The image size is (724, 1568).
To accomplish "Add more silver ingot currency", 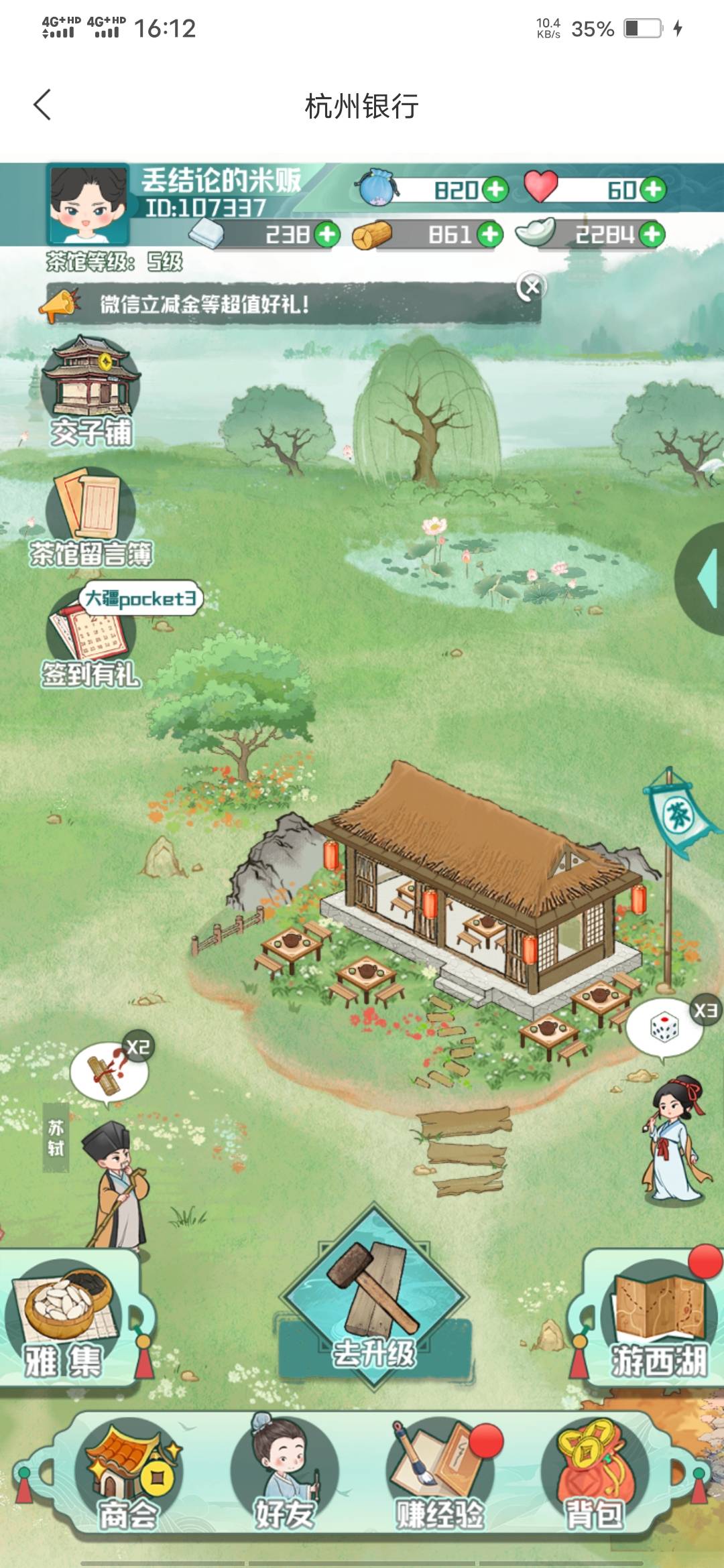I will click(x=652, y=235).
